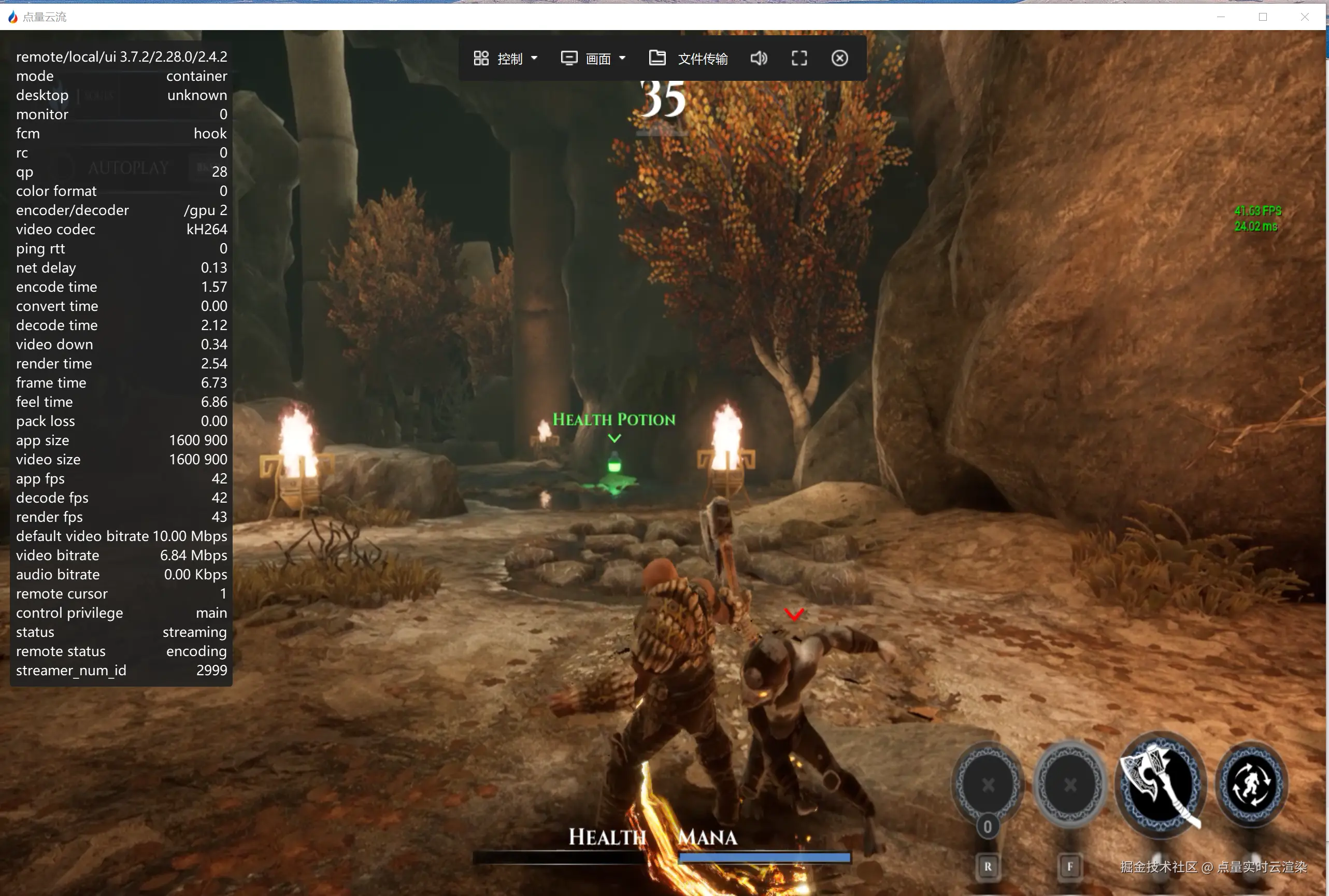This screenshot has height=896, width=1329.
Task: Open the 画面 dropdown arrow
Action: point(623,58)
